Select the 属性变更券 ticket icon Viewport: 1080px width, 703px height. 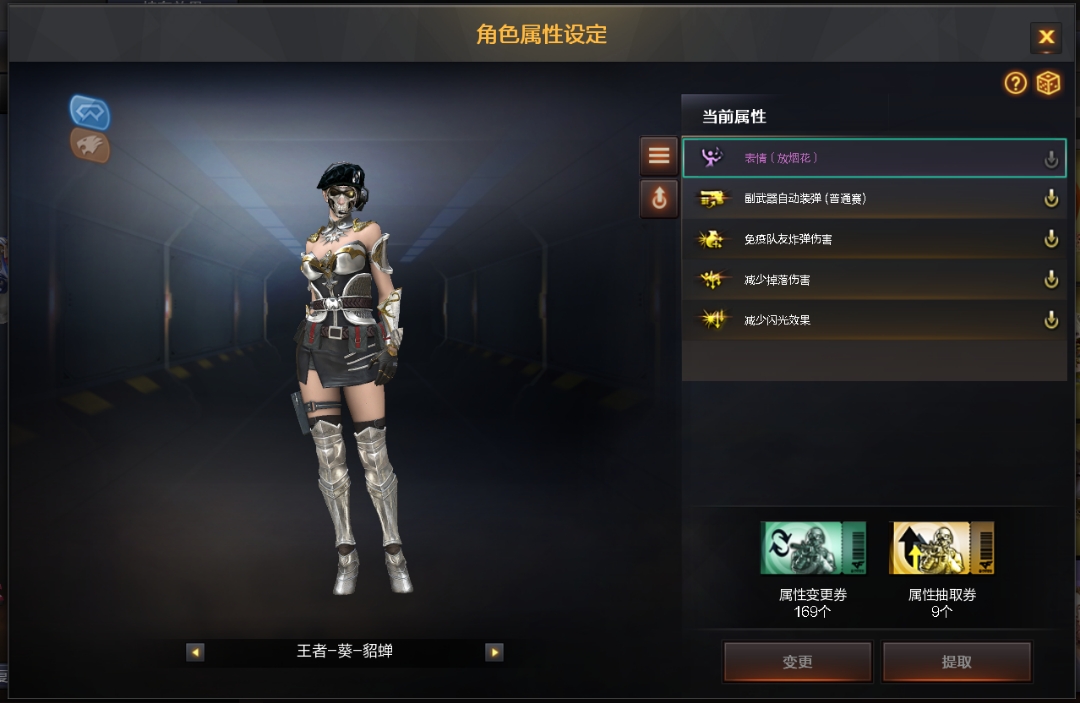click(813, 548)
